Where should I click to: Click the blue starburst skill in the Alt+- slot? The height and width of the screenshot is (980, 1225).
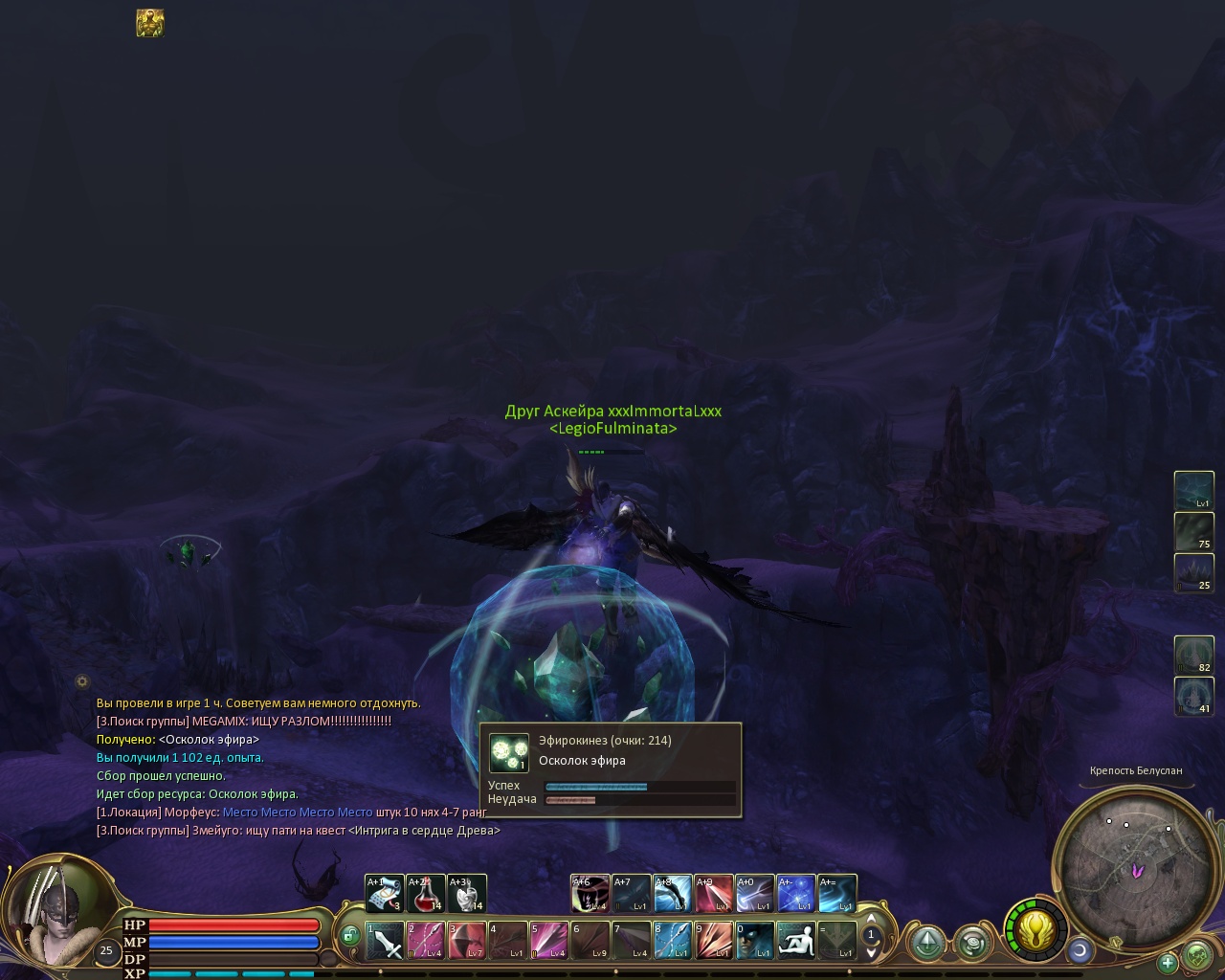click(x=796, y=894)
